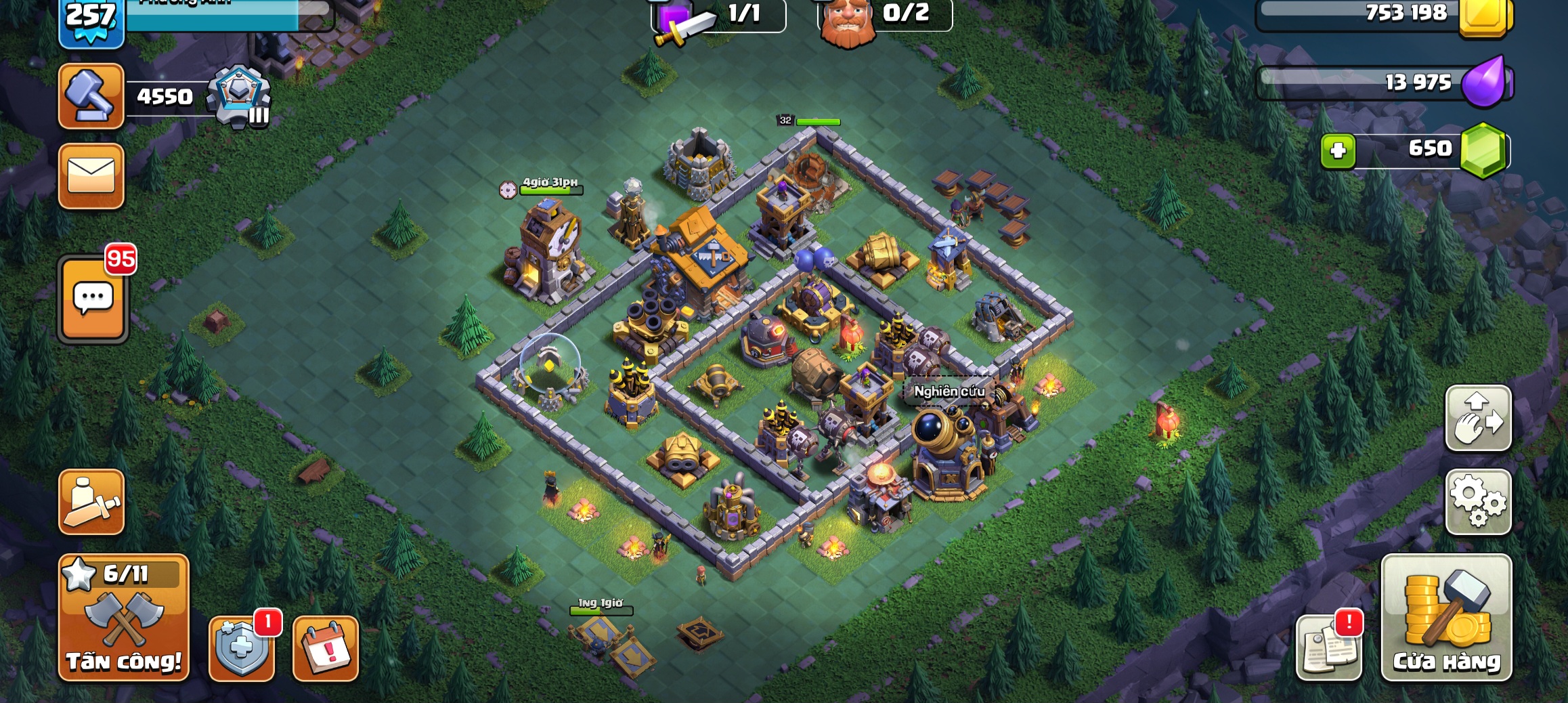Toggle the hand-and-arrows layout edit button
Screen dimensions: 1568x703
(x=1478, y=418)
